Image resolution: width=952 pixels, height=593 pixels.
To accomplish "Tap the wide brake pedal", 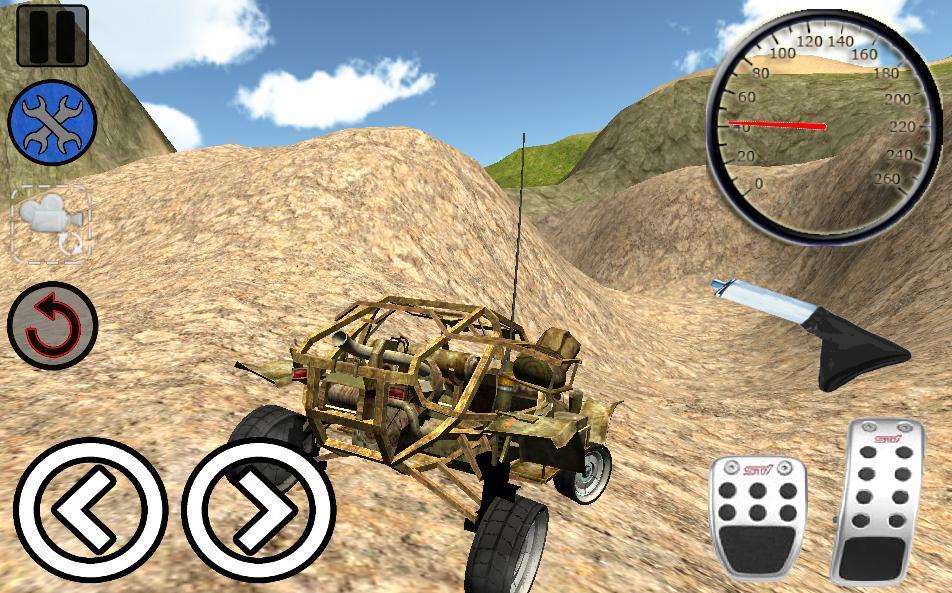I will pyautogui.click(x=759, y=517).
